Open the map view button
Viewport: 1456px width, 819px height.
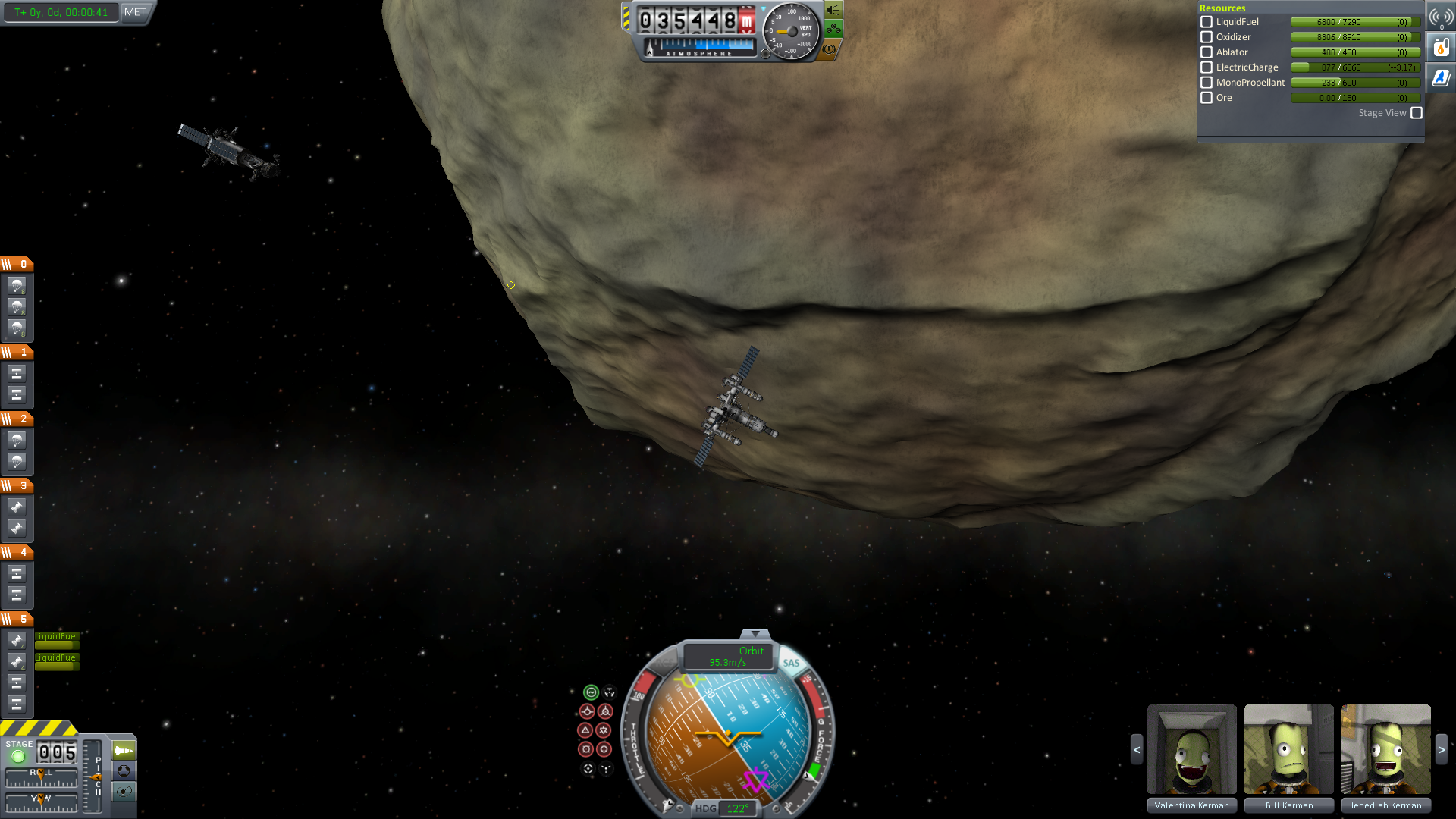[124, 792]
